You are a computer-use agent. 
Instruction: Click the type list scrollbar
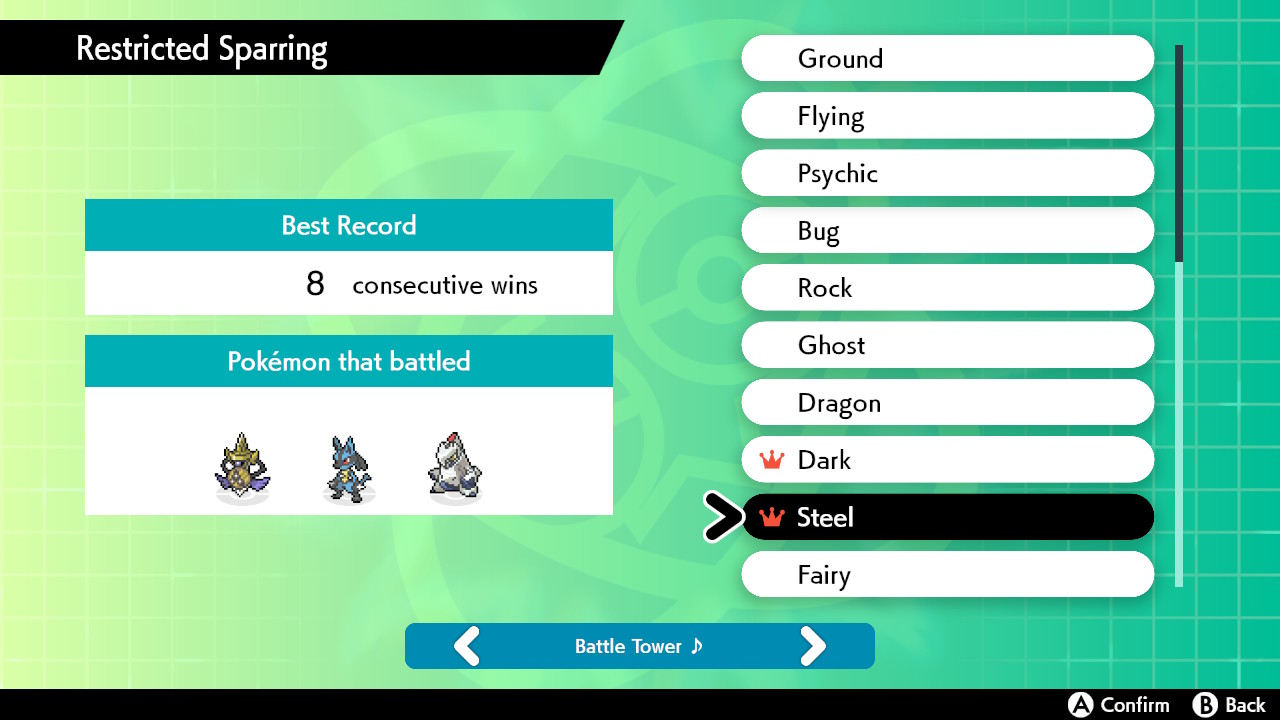coord(1179,315)
